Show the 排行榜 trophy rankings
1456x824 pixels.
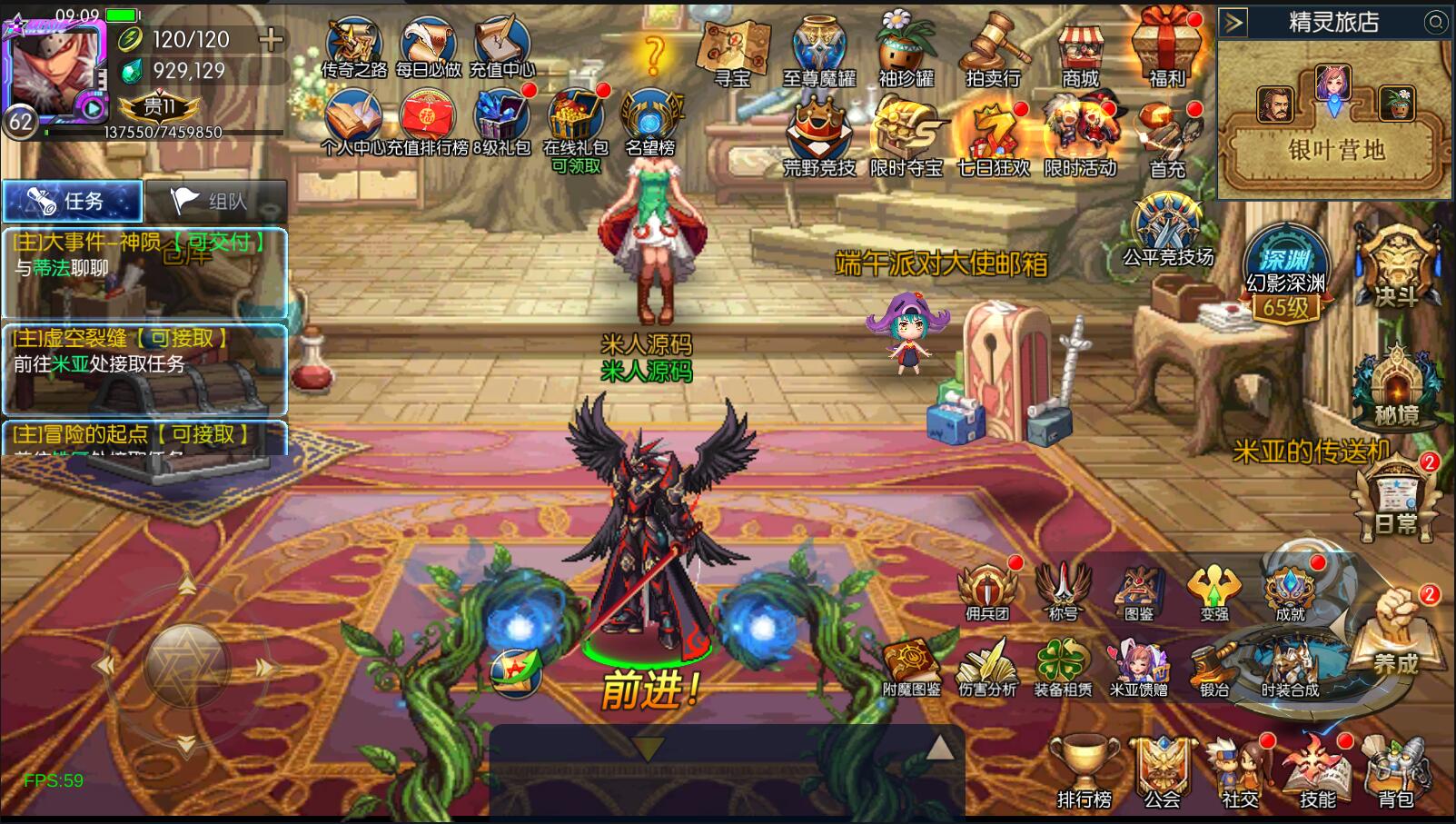(x=1084, y=772)
